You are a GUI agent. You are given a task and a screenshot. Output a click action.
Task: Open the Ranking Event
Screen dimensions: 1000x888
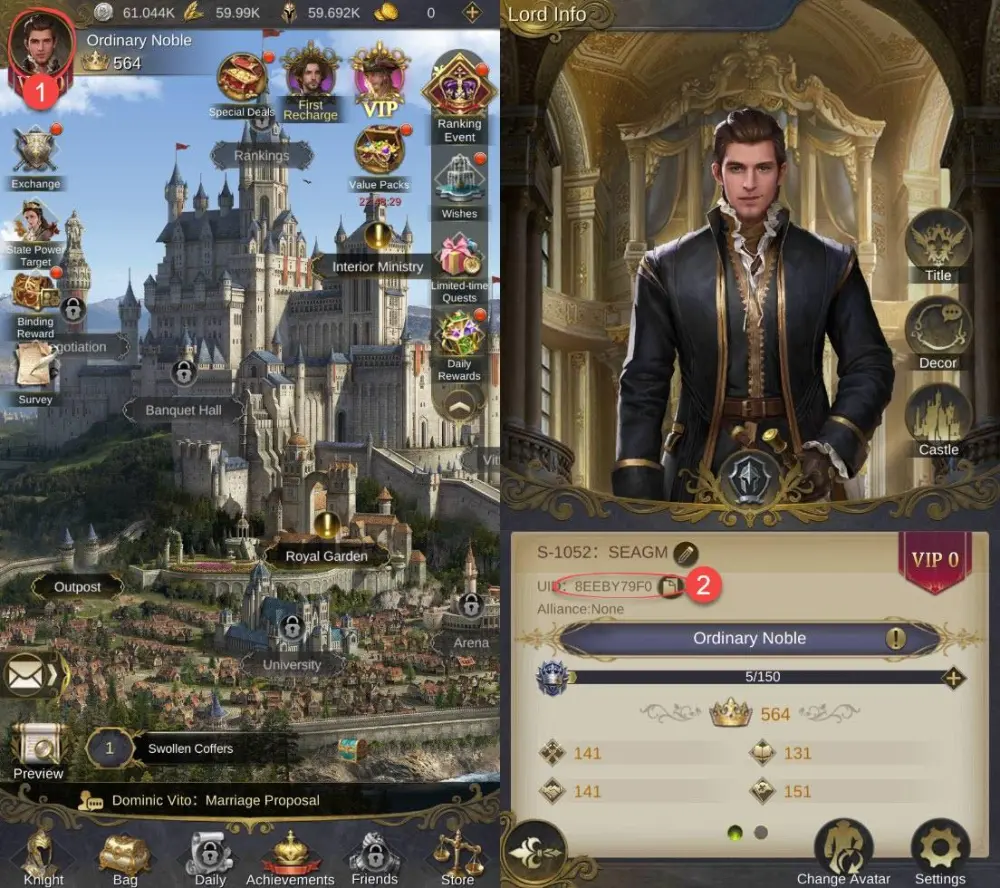(459, 89)
